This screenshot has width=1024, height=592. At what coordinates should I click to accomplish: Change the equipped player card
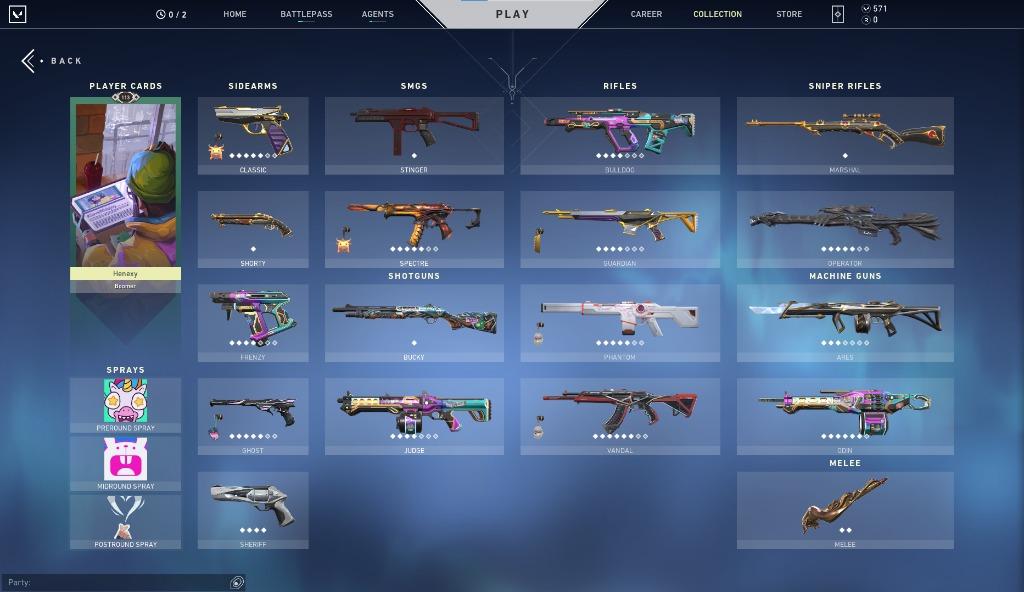tap(125, 190)
